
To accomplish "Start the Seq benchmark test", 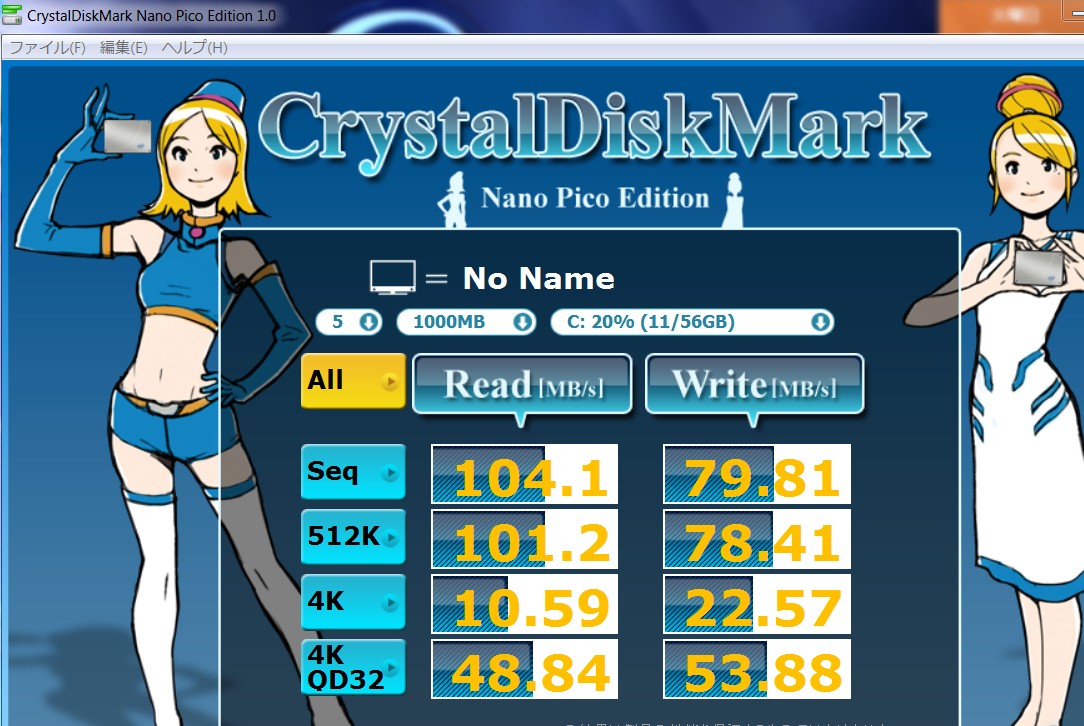I will pyautogui.click(x=353, y=472).
